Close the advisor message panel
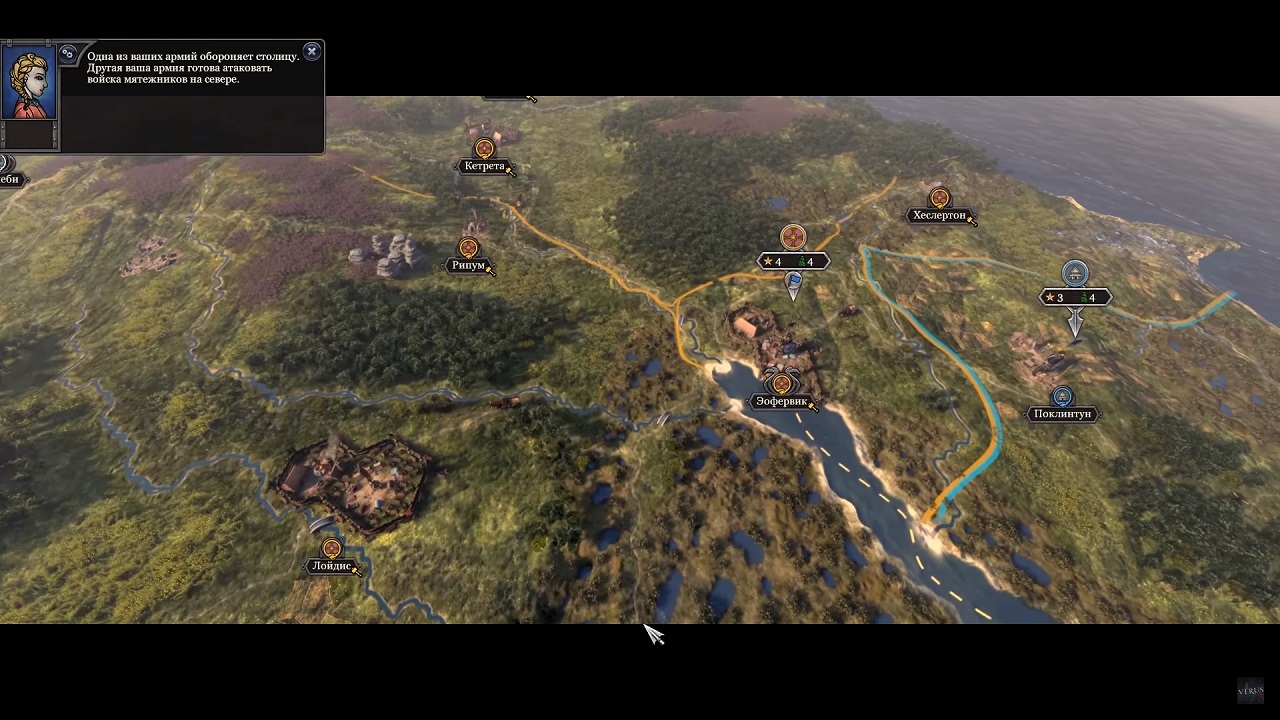 point(312,51)
